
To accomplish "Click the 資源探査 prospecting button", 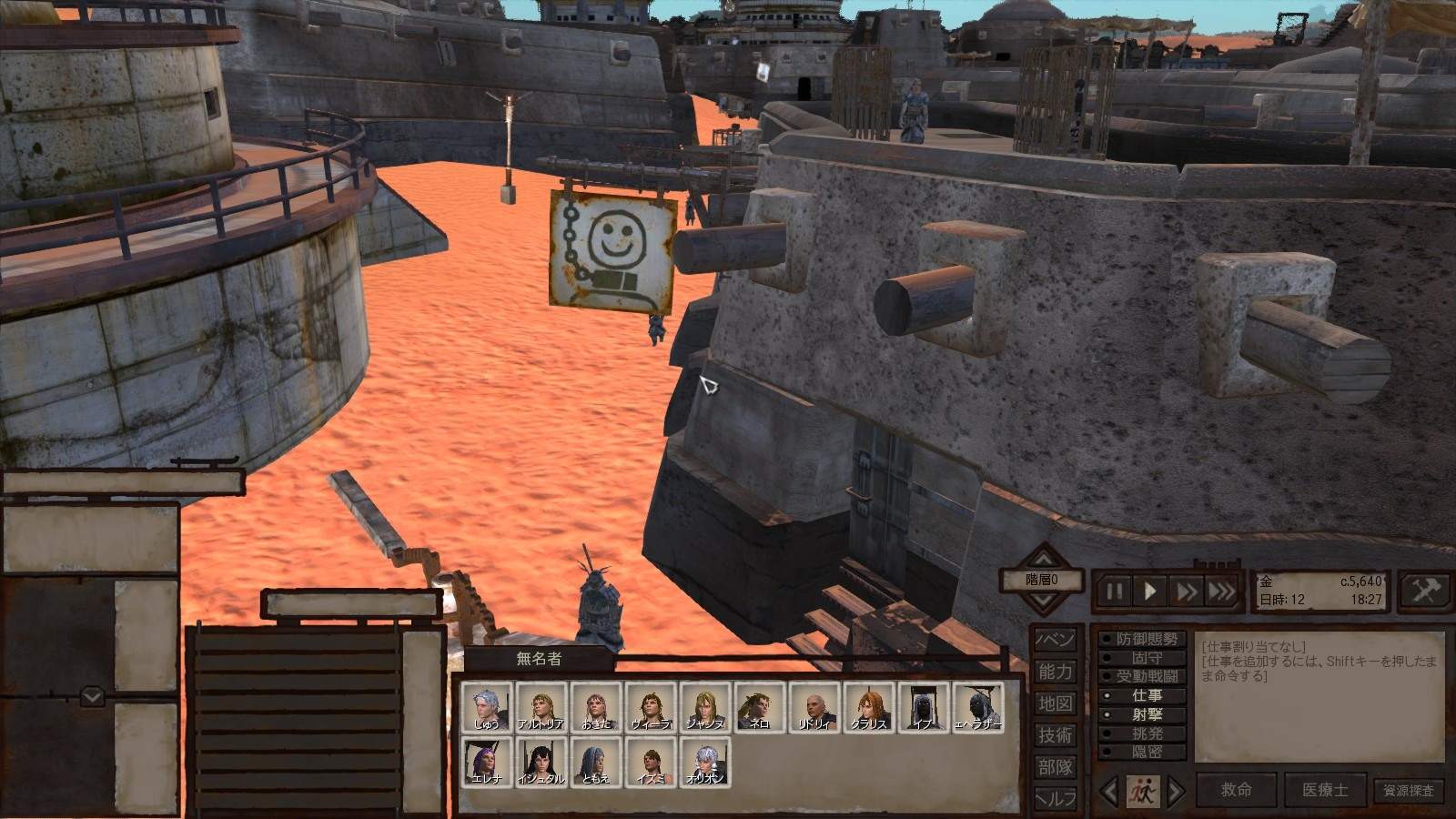I will [x=1409, y=791].
